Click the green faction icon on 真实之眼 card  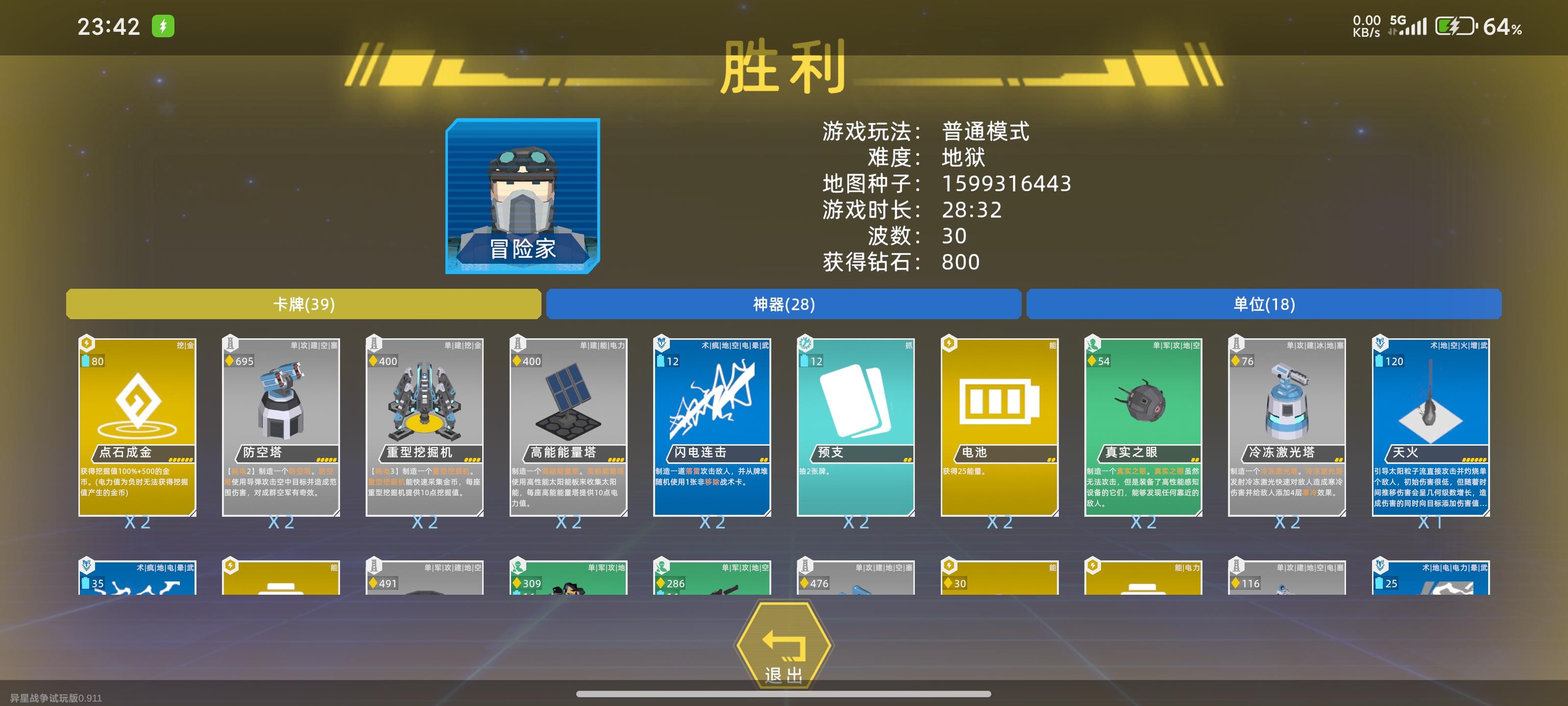point(1093,343)
